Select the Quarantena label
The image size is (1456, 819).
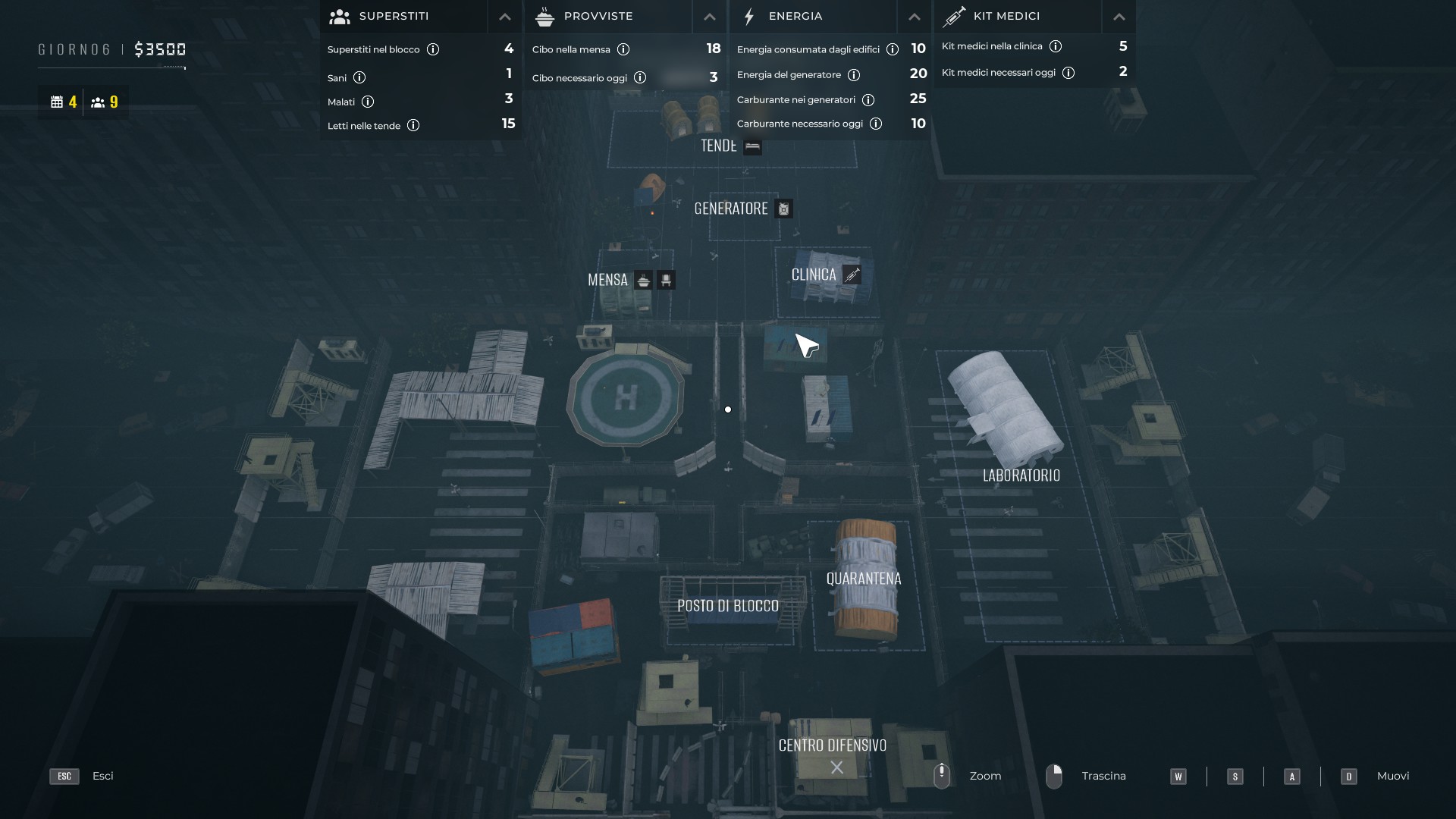point(864,579)
